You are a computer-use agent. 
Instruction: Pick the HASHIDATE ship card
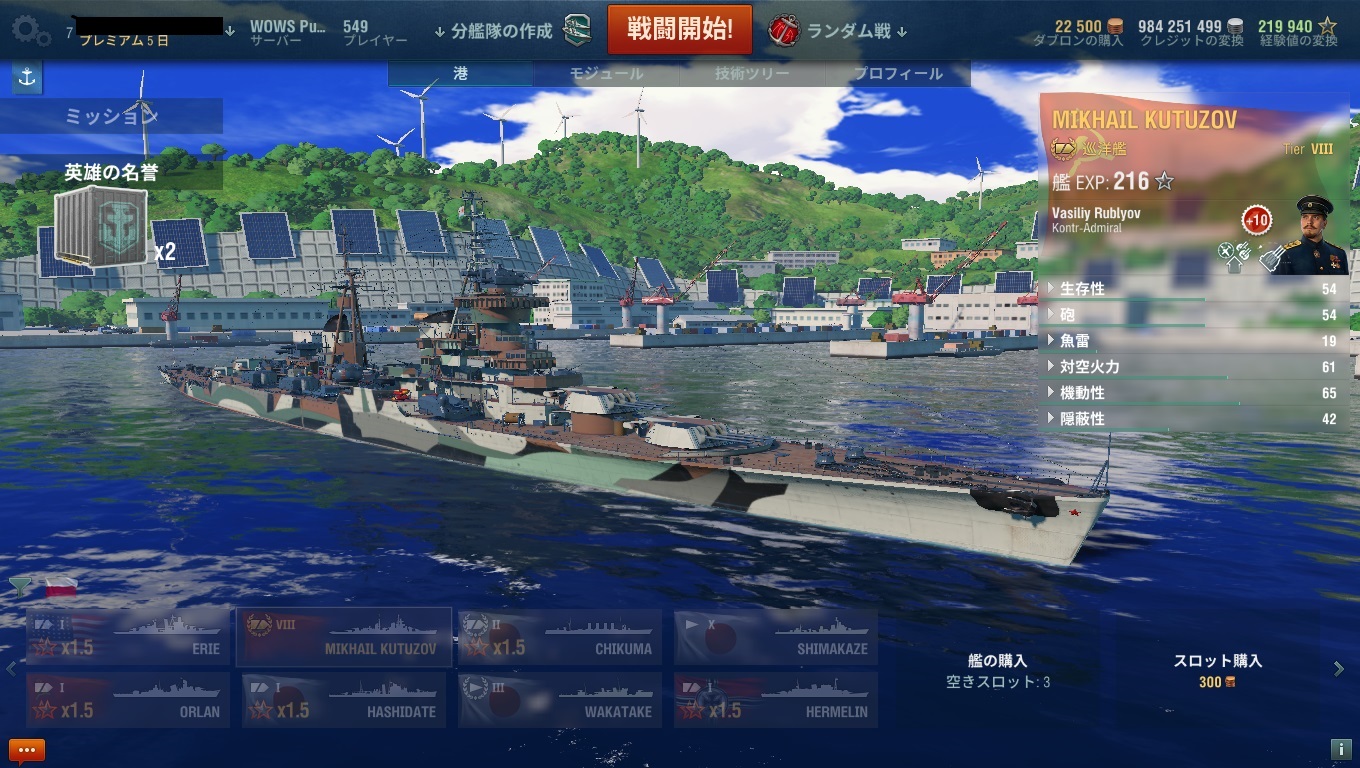[344, 700]
